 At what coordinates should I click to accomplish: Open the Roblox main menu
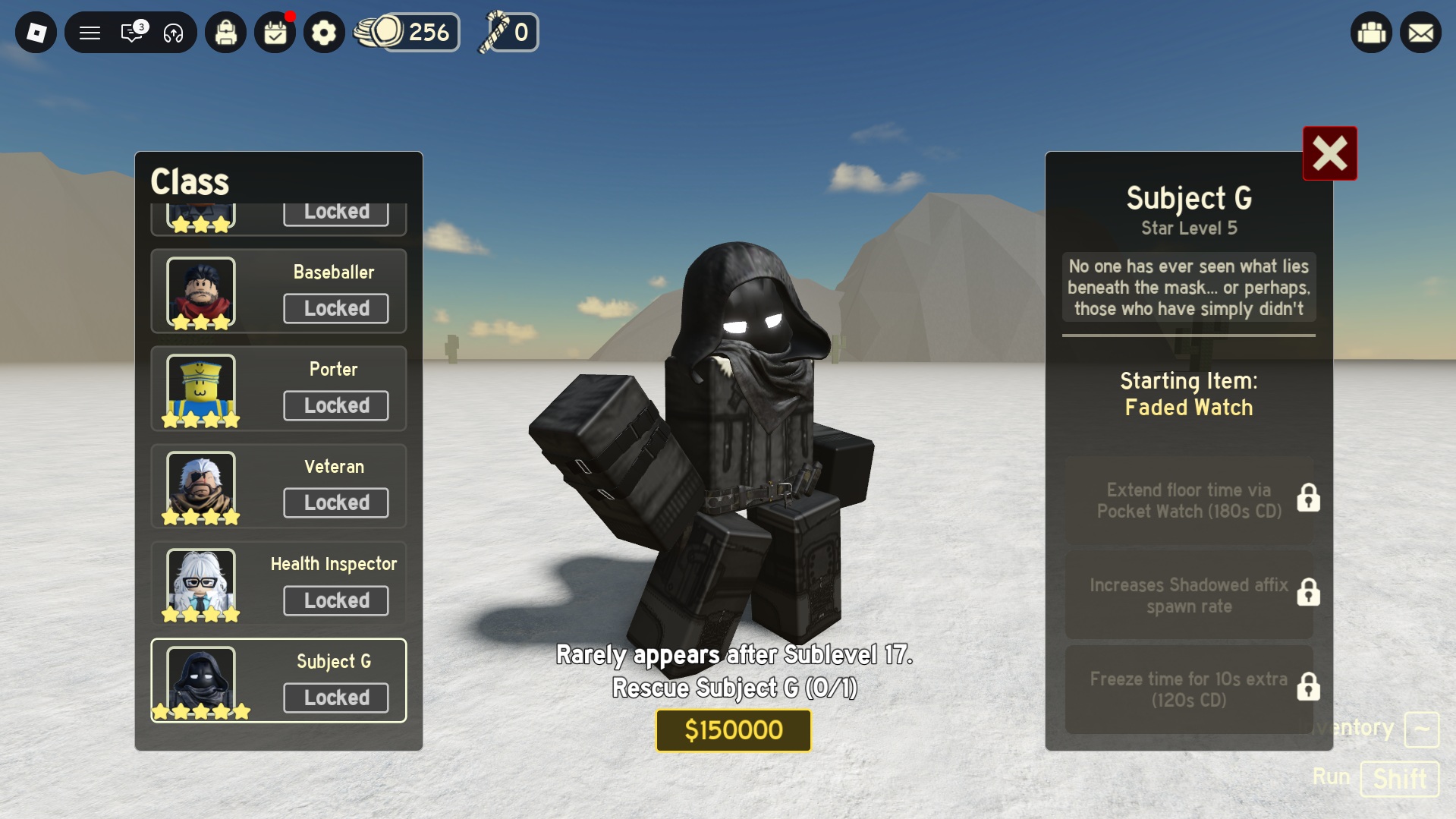(36, 33)
